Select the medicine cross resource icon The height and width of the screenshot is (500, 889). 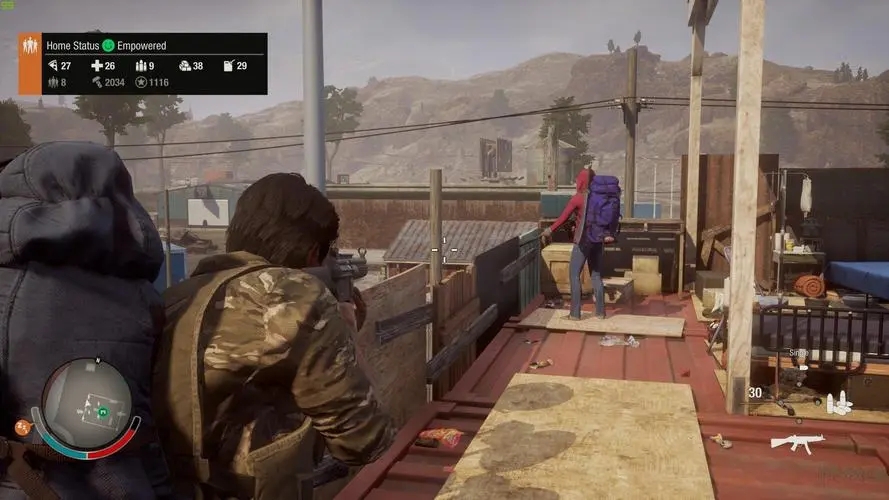[97, 66]
